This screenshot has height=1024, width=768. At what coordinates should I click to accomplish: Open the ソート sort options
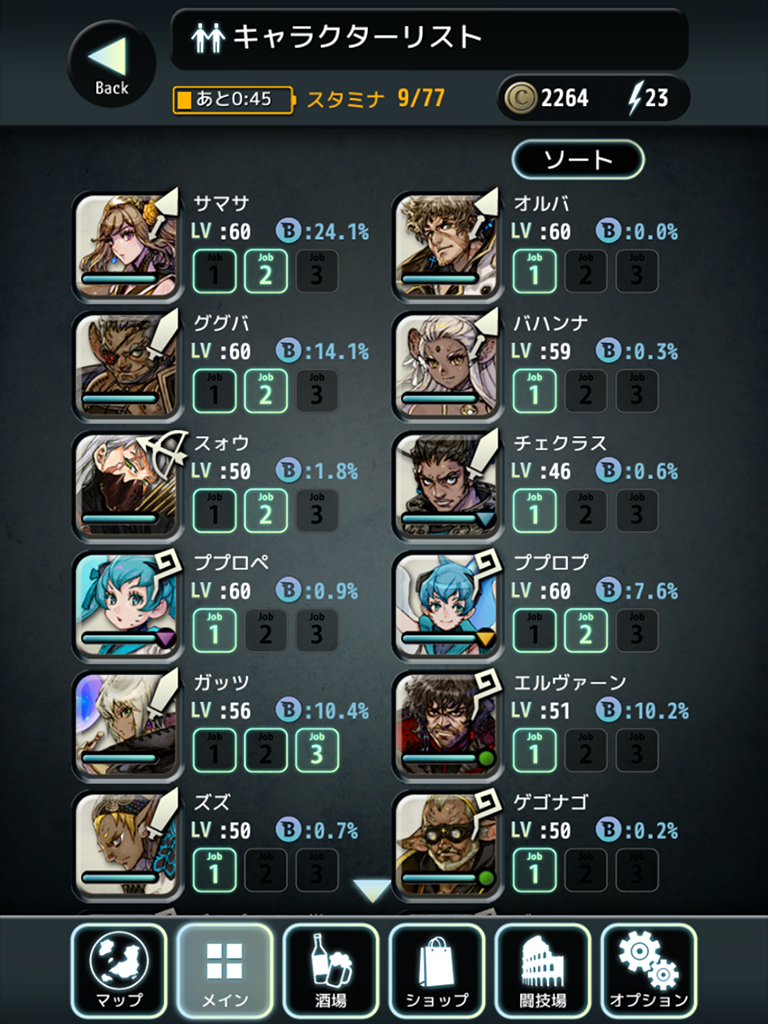tap(578, 160)
